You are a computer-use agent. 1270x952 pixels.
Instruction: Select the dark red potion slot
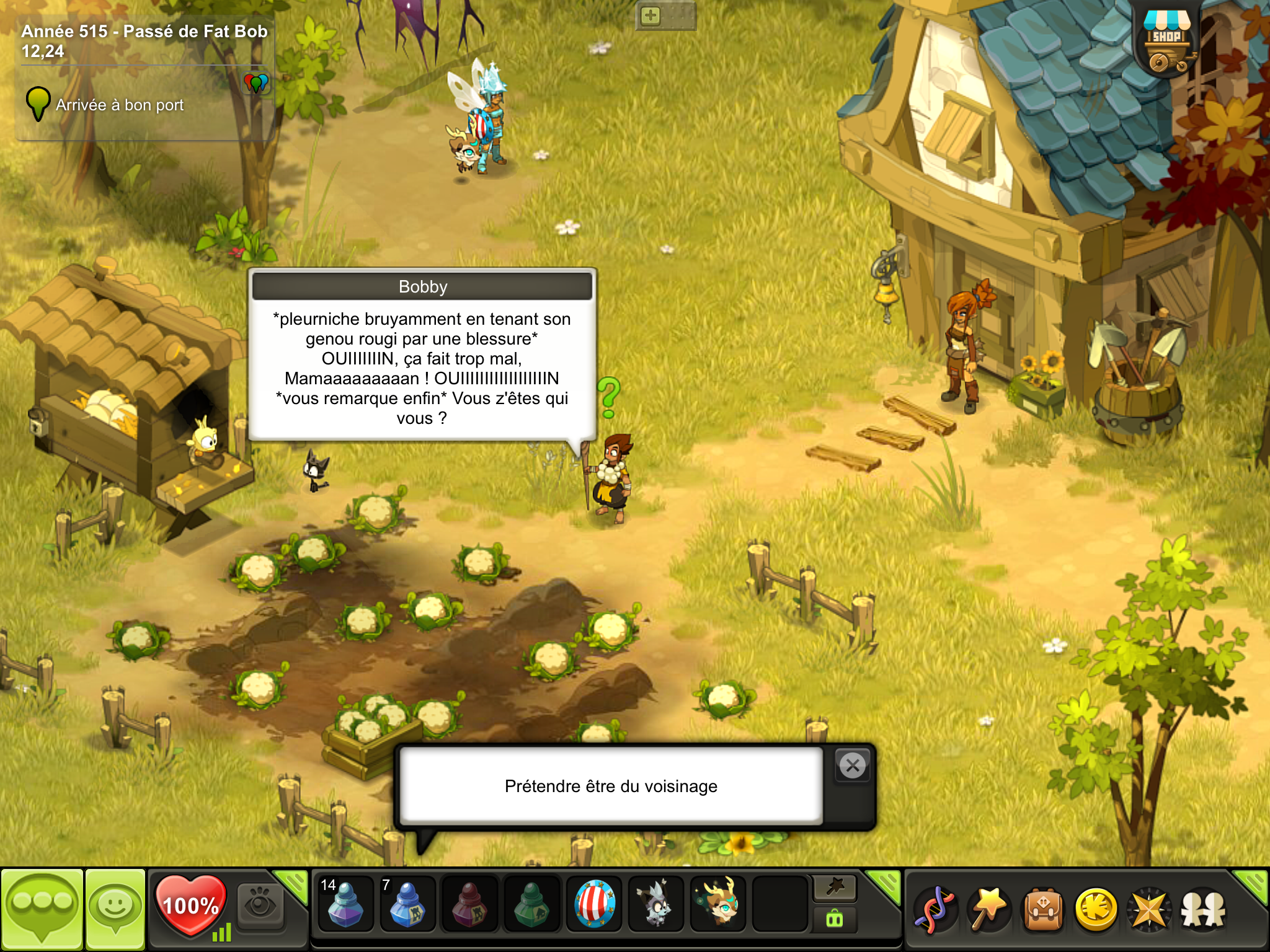pos(469,905)
